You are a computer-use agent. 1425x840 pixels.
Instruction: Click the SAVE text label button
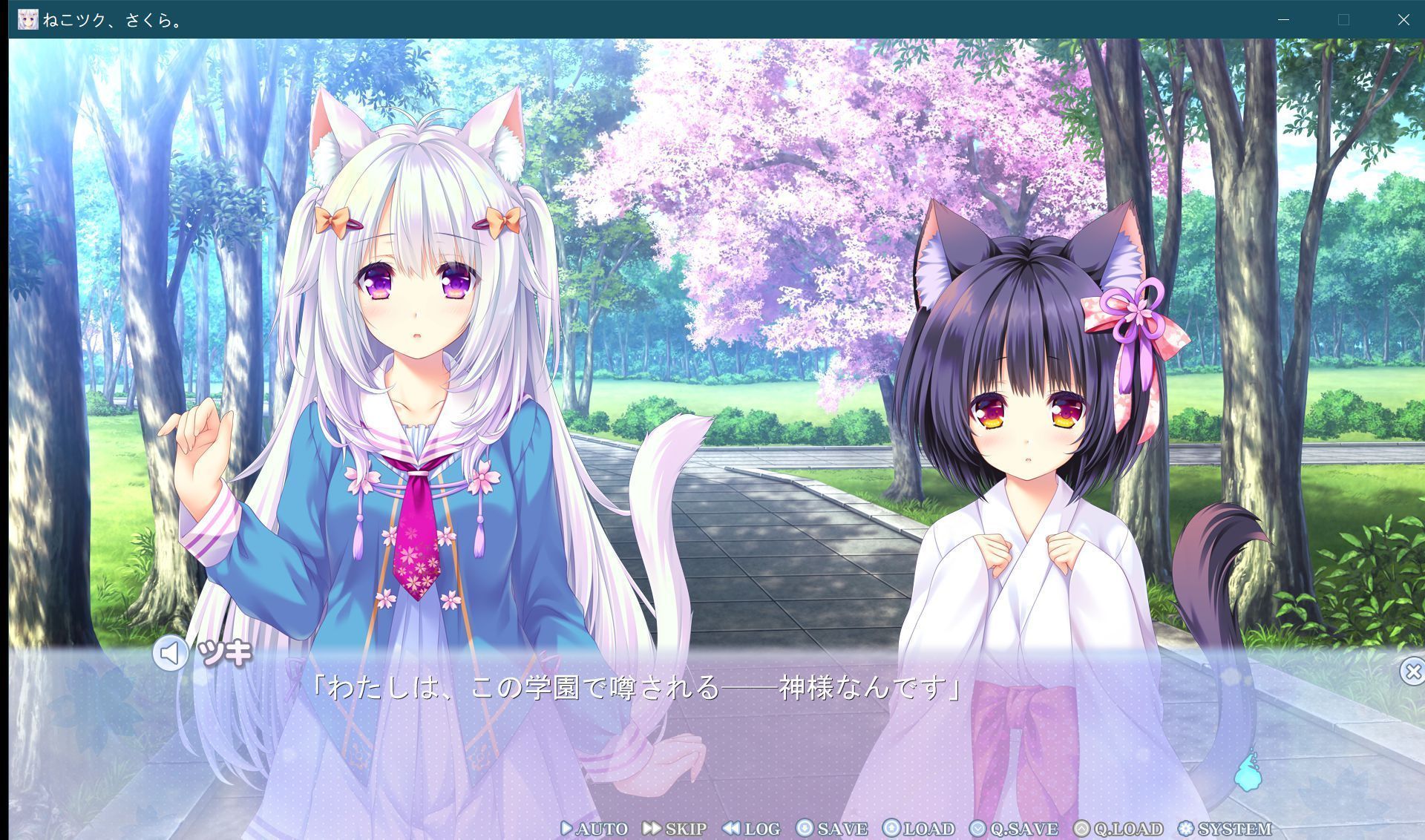point(843,829)
